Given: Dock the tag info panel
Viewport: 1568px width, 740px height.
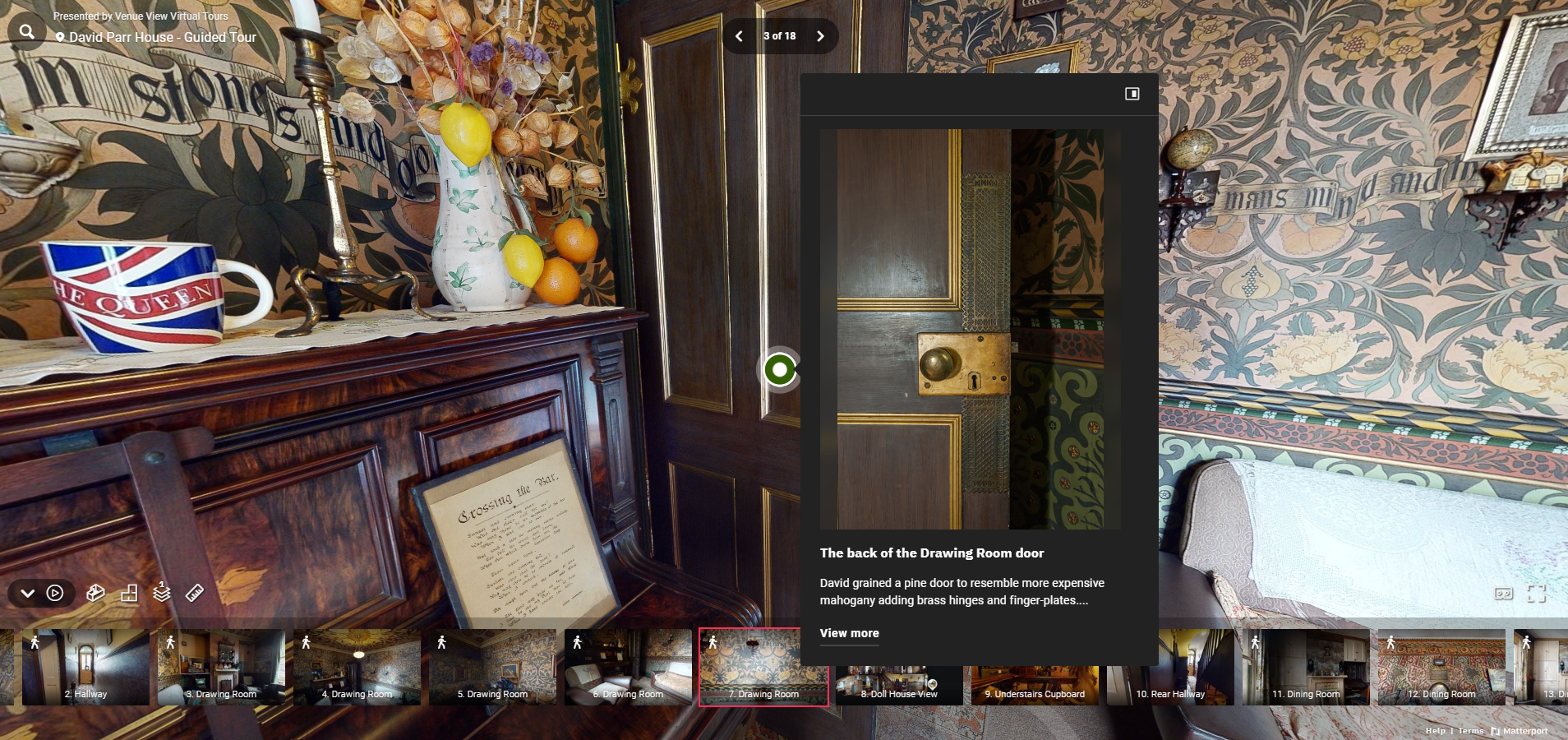Looking at the screenshot, I should pyautogui.click(x=1132, y=94).
